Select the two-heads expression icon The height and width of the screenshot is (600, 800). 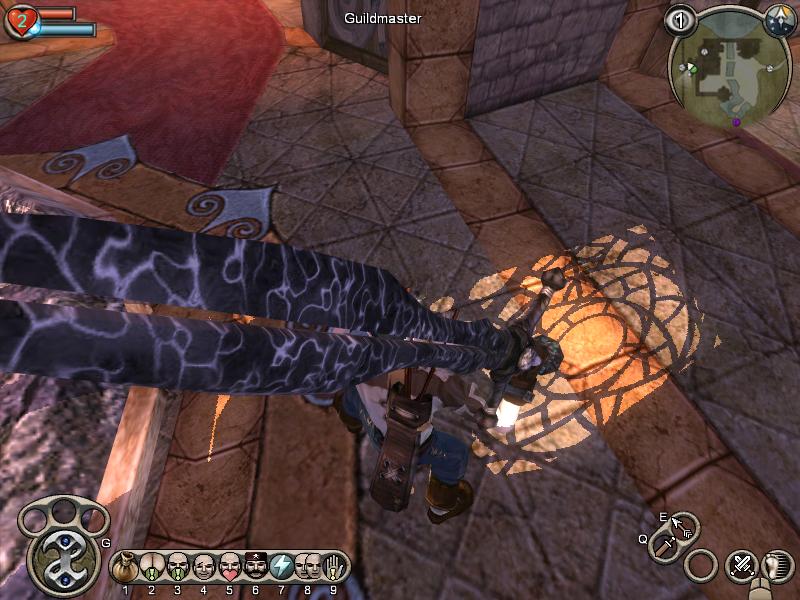[308, 568]
